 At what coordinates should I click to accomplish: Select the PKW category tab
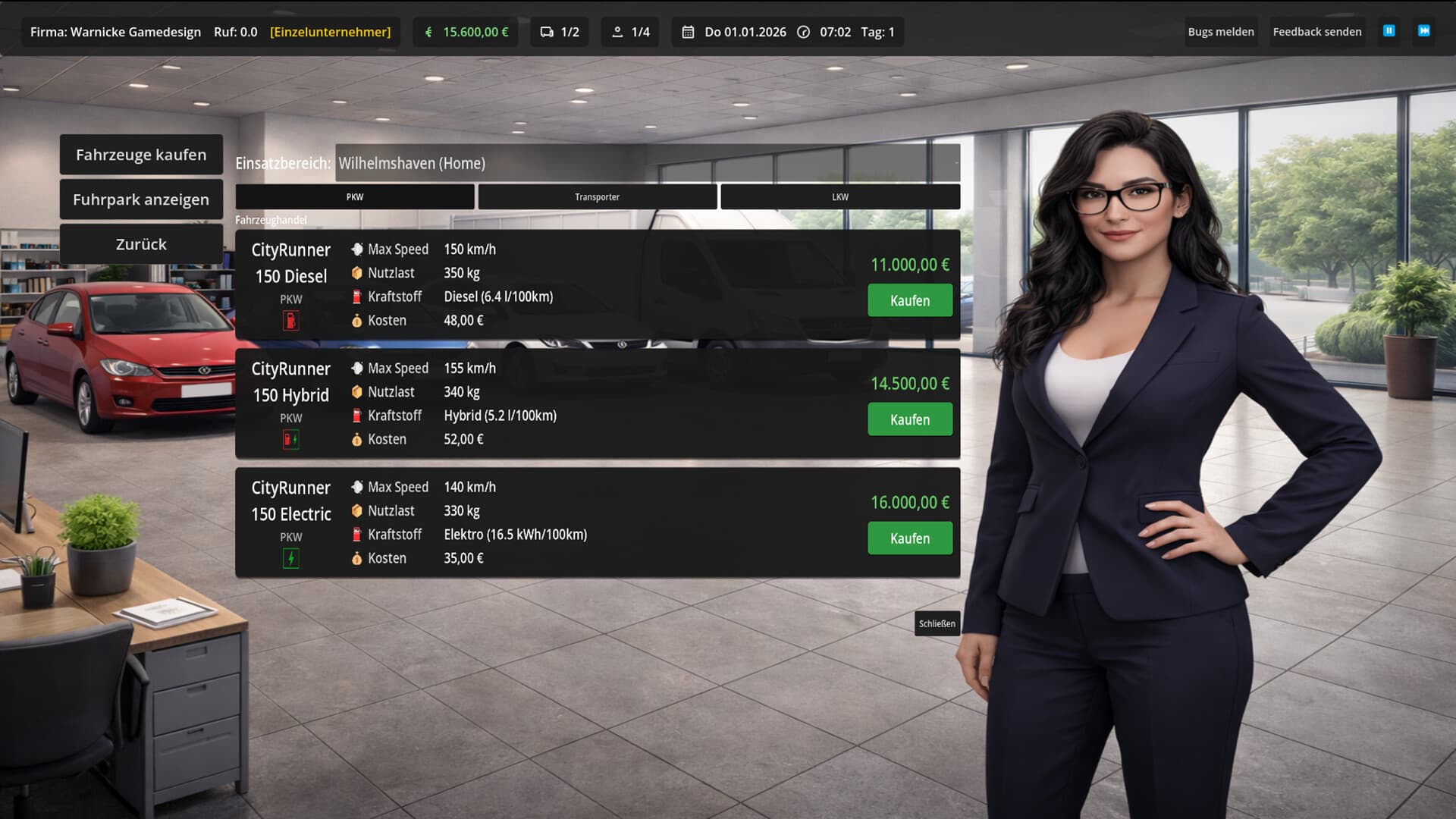[354, 196]
